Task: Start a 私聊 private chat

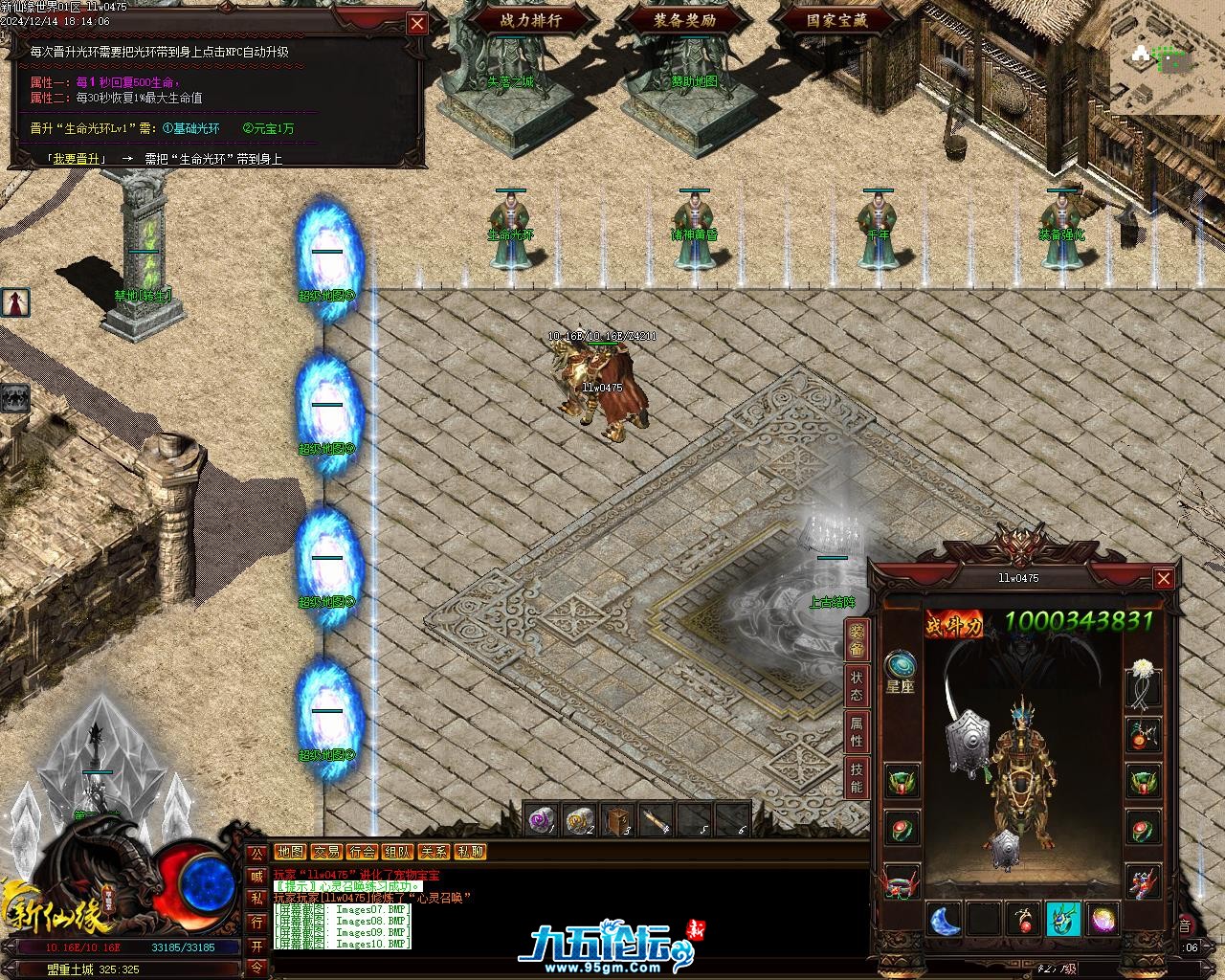Action: pyautogui.click(x=470, y=852)
